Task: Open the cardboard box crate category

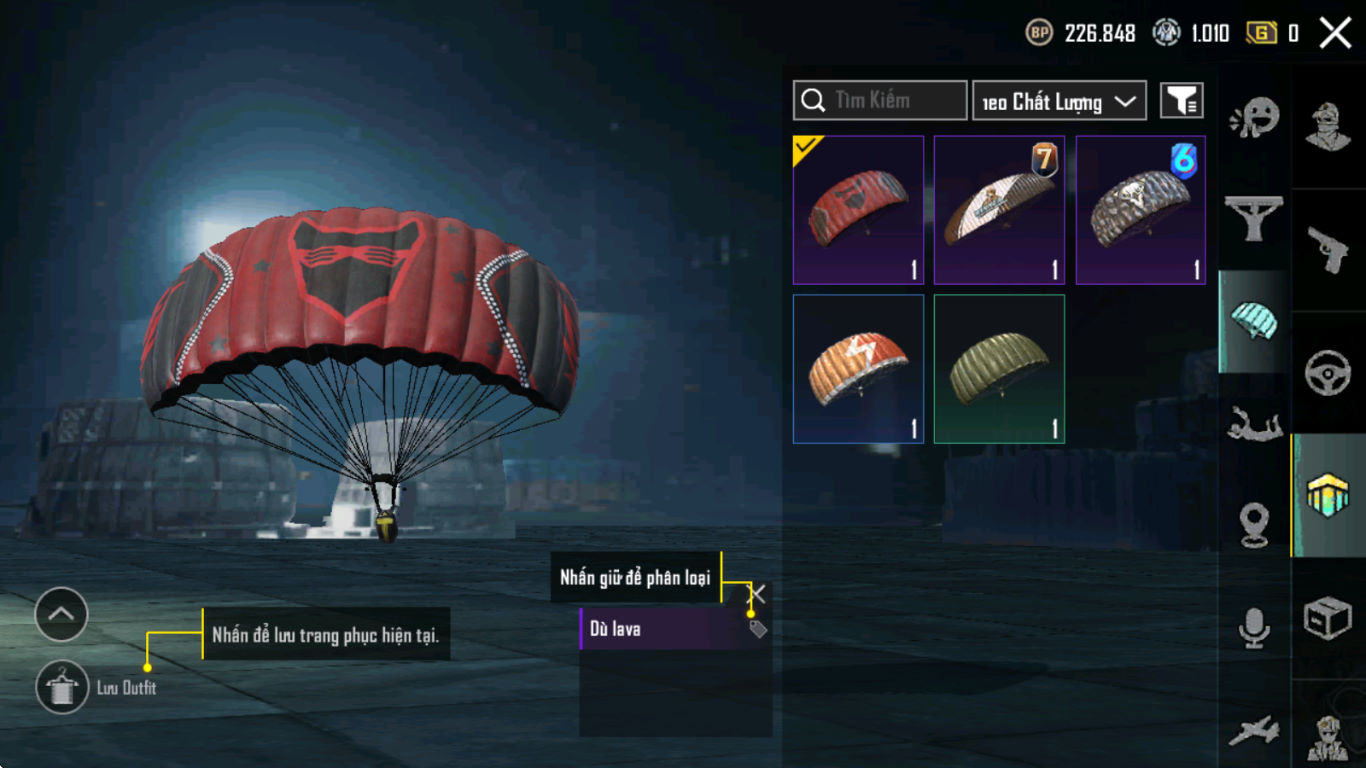Action: pyautogui.click(x=1329, y=618)
